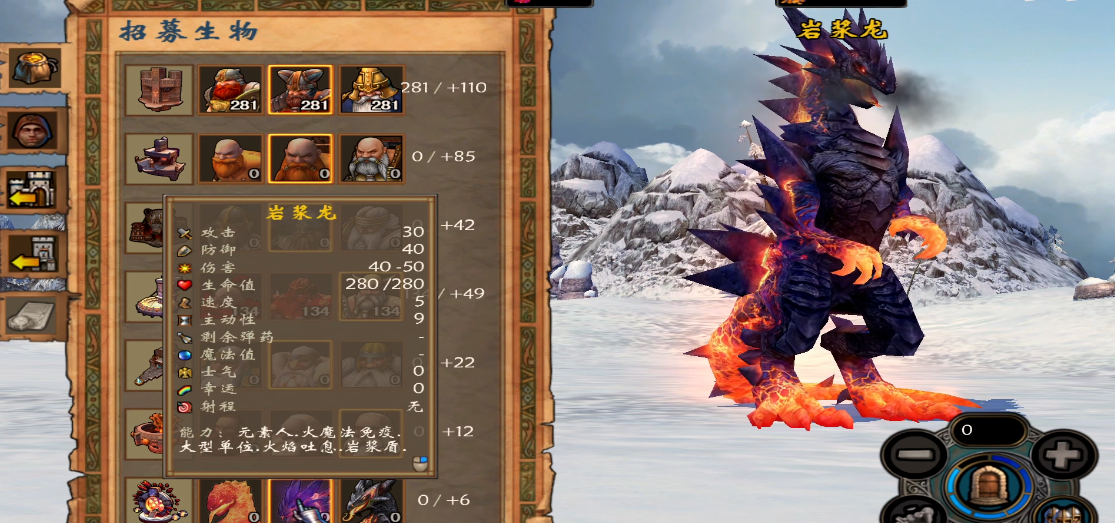This screenshot has height=523, width=1115.
Task: Pick the red-bearded dwarf in first row
Action: (x=230, y=90)
